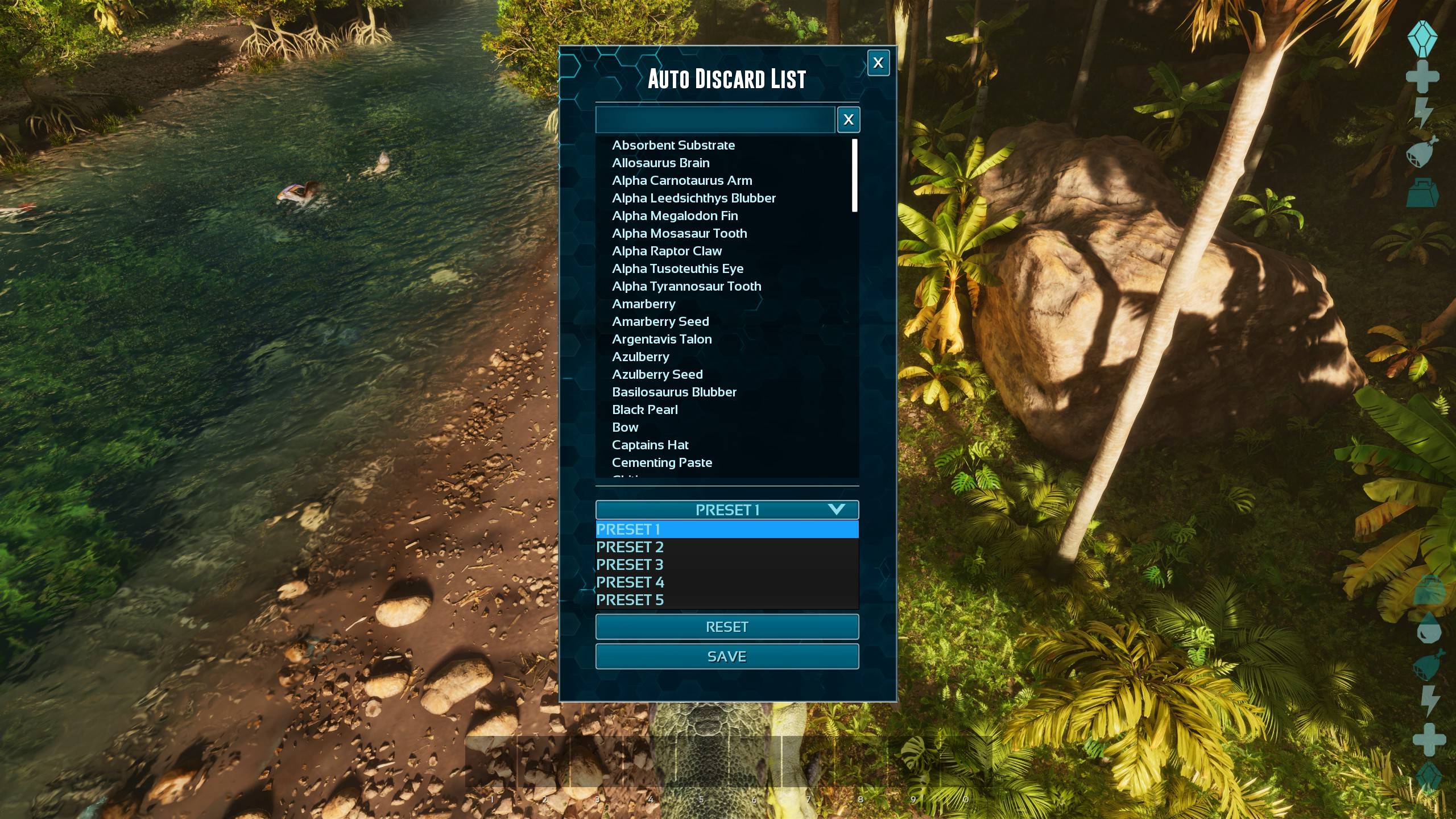Viewport: 1456px width, 819px height.
Task: Close the Auto Discard List window
Action: (x=878, y=63)
